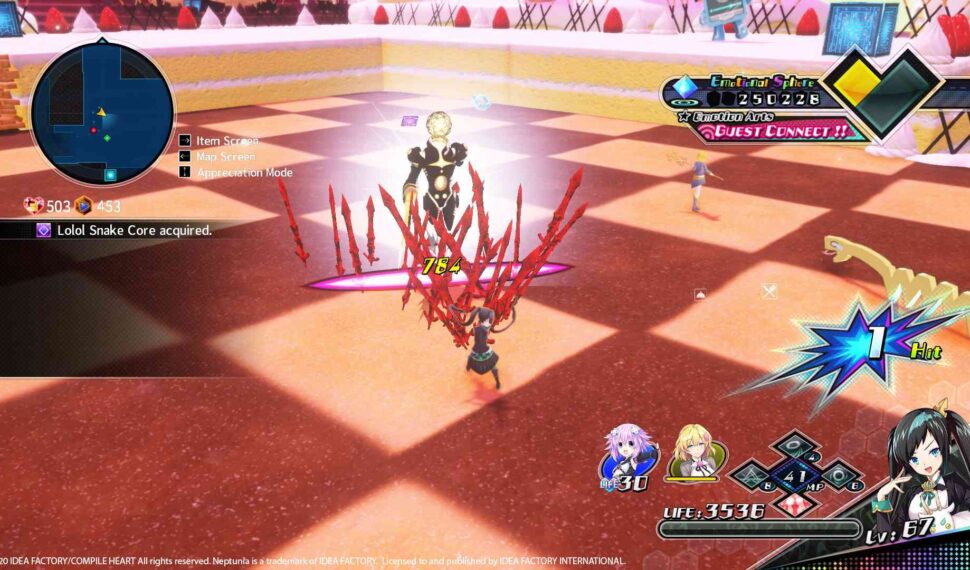Click the circular dungeon minimap

tap(102, 114)
